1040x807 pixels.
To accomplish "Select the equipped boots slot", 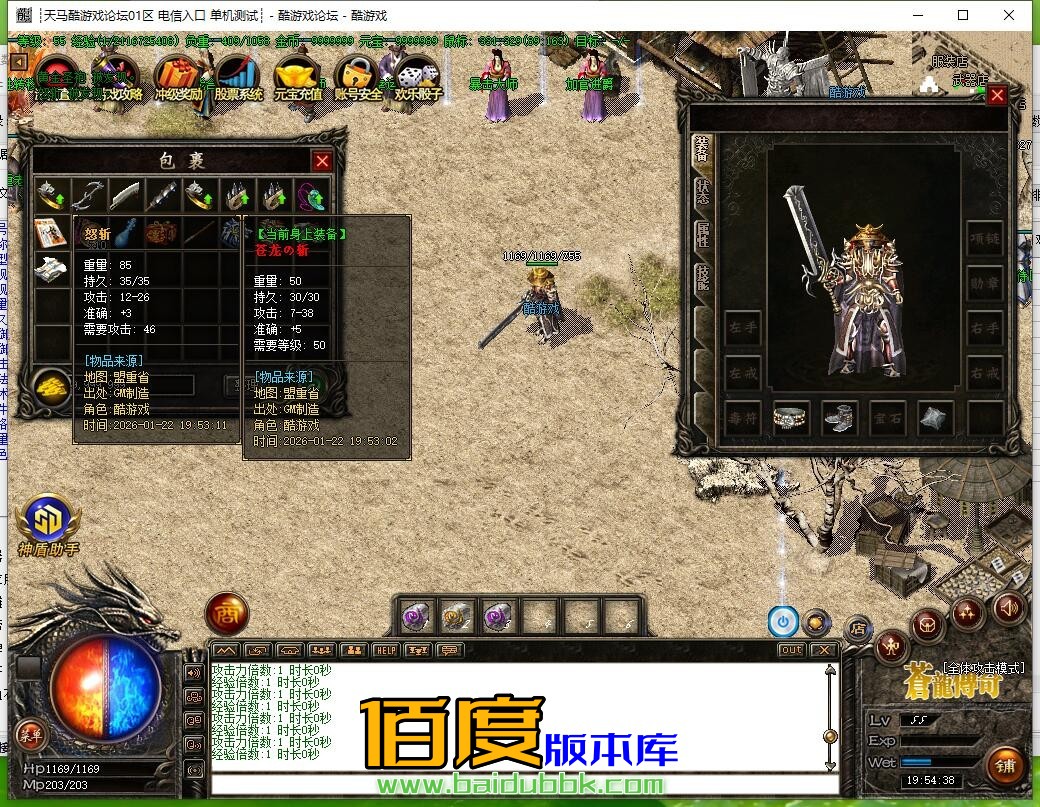I will pyautogui.click(x=839, y=419).
